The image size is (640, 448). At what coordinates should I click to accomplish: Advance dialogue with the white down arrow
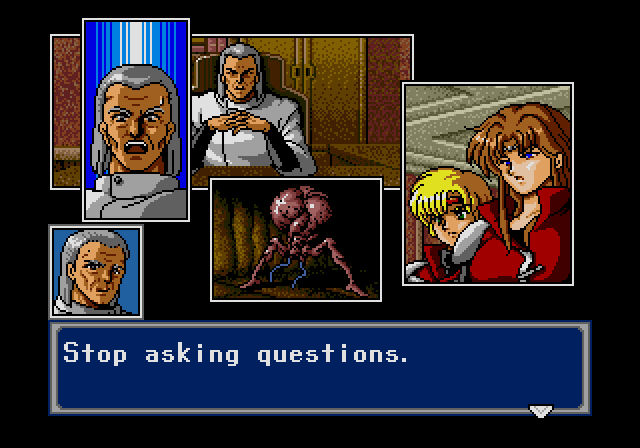click(540, 410)
